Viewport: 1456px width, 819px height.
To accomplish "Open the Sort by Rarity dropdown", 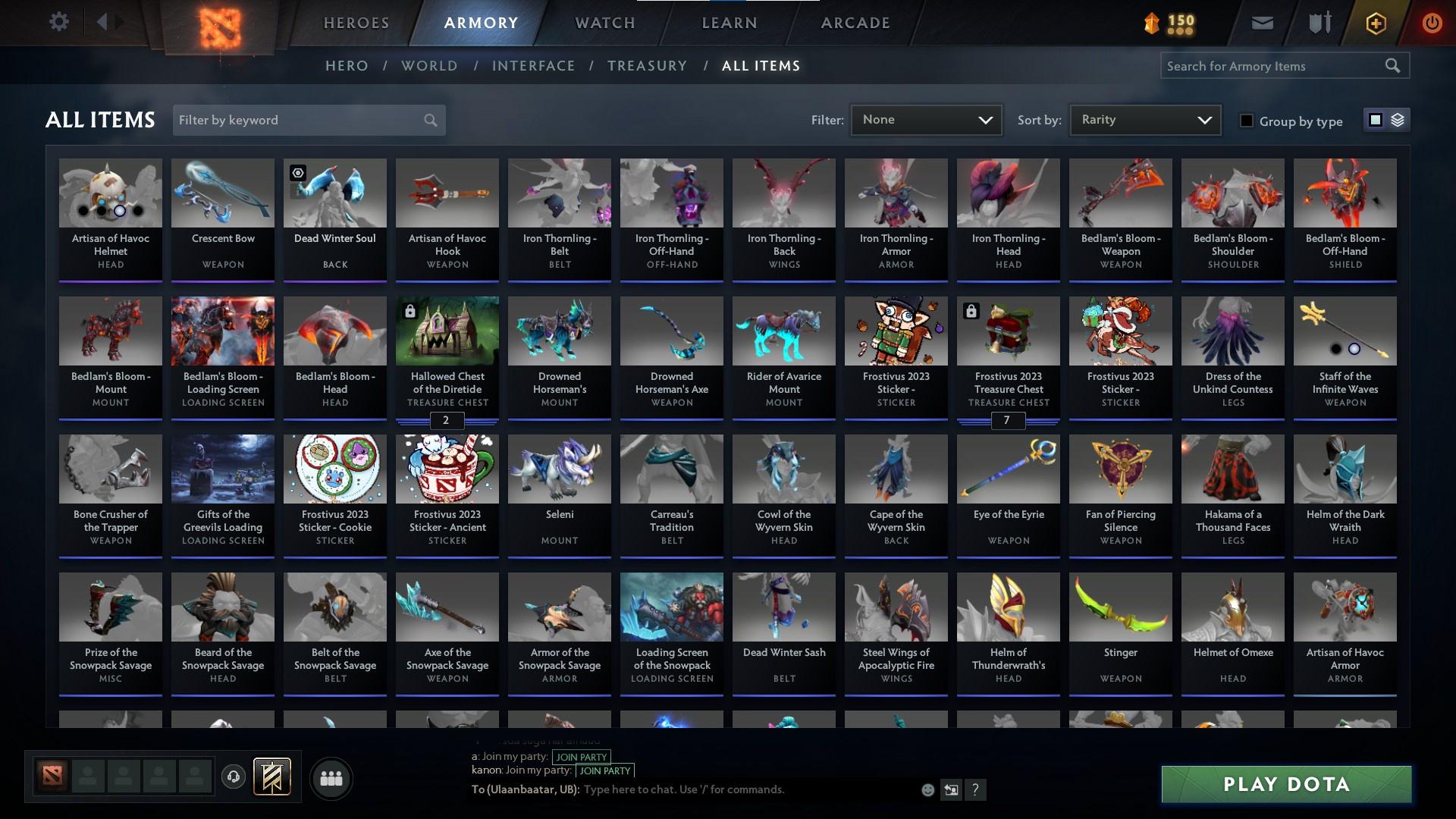I will point(1144,119).
